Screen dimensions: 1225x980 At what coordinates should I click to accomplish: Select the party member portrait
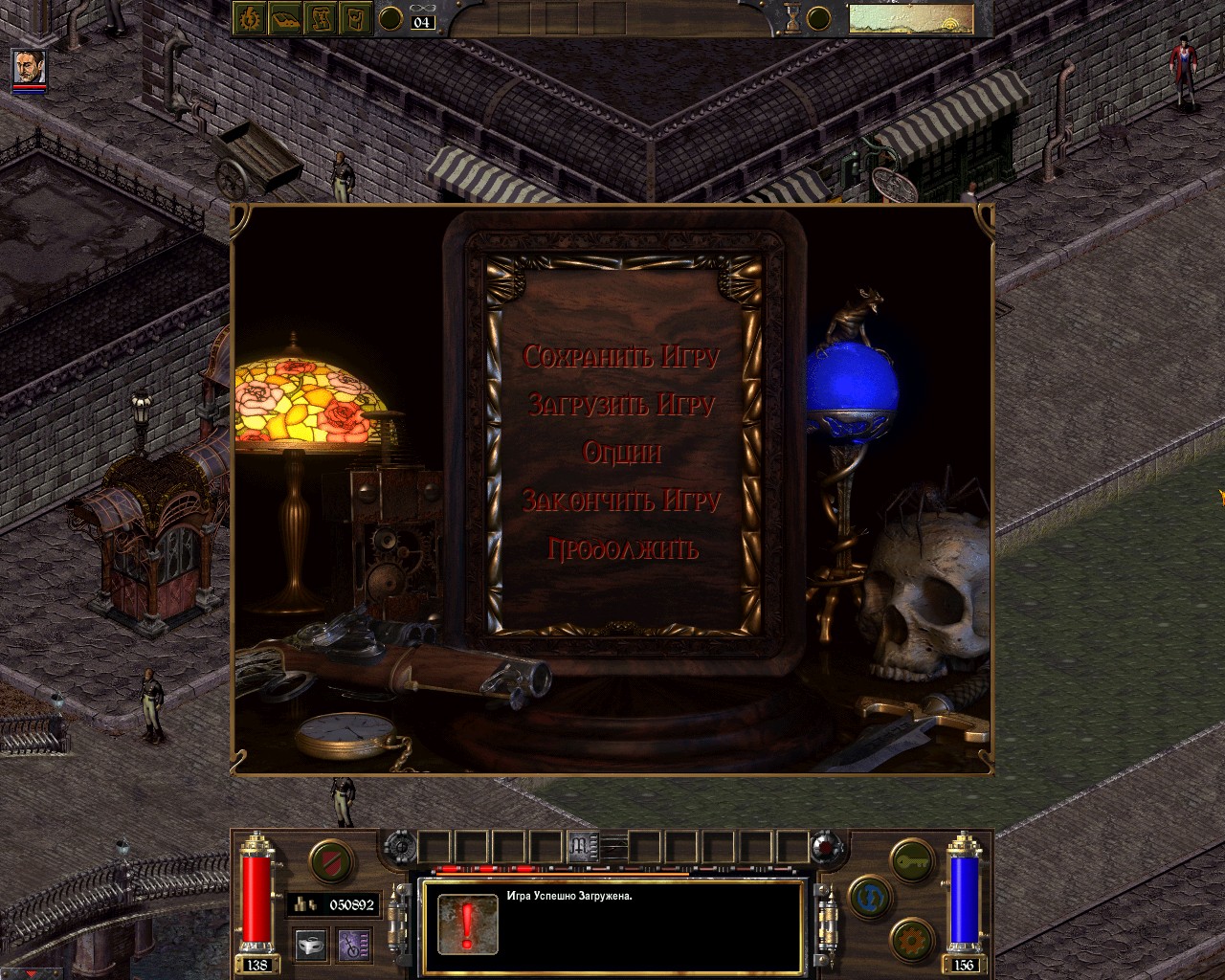(x=28, y=67)
